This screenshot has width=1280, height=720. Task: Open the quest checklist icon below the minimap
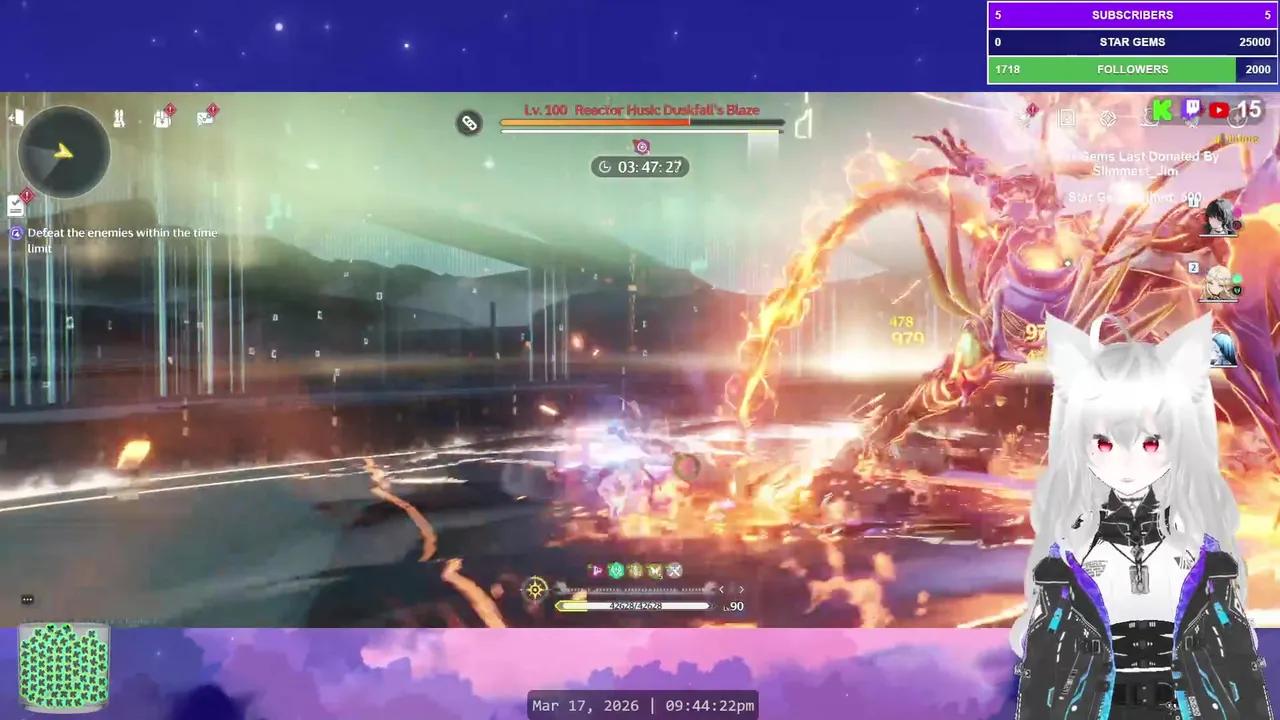click(x=14, y=204)
